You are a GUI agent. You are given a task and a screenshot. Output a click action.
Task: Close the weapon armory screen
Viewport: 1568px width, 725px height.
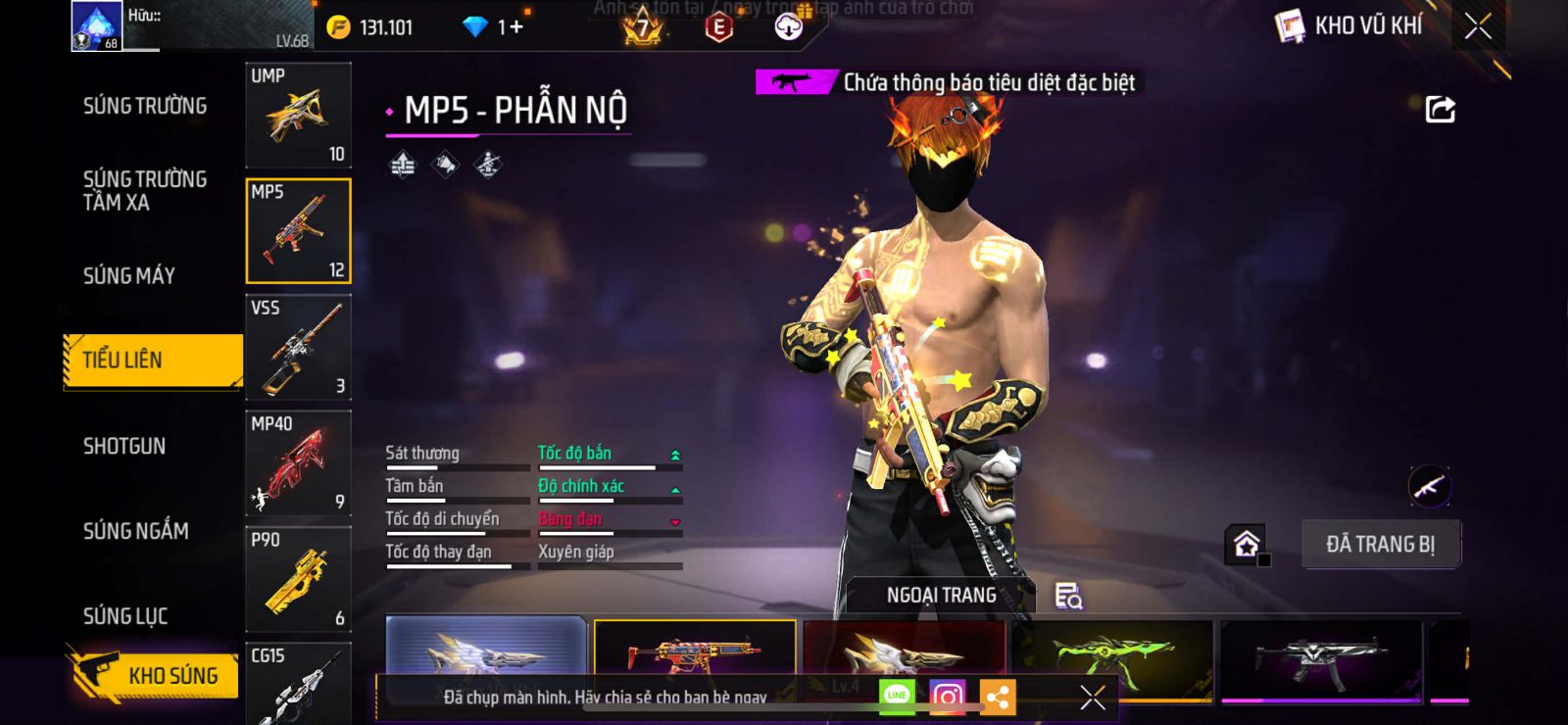coord(1478,26)
